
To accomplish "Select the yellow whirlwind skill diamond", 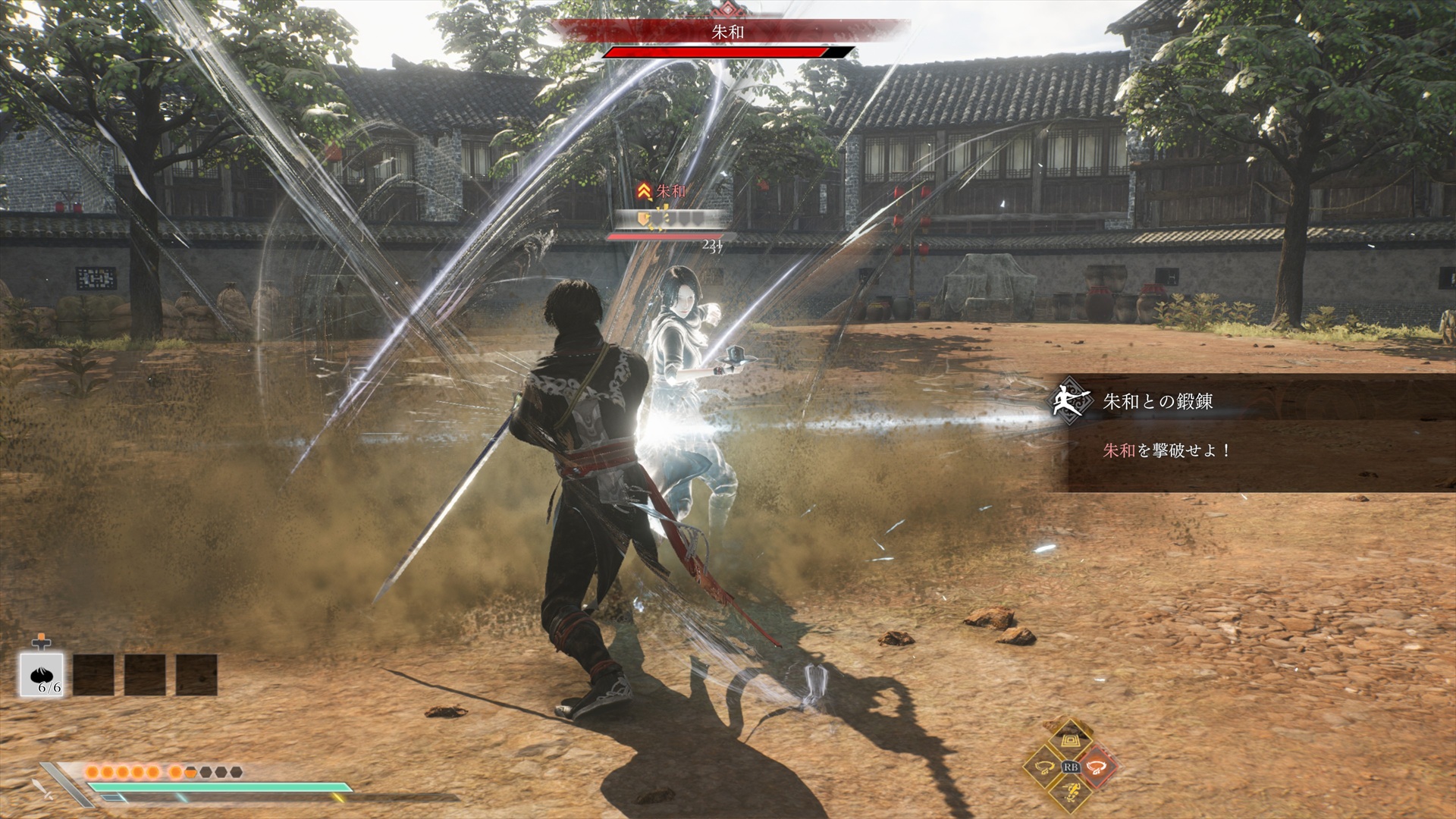I will [x=1045, y=767].
